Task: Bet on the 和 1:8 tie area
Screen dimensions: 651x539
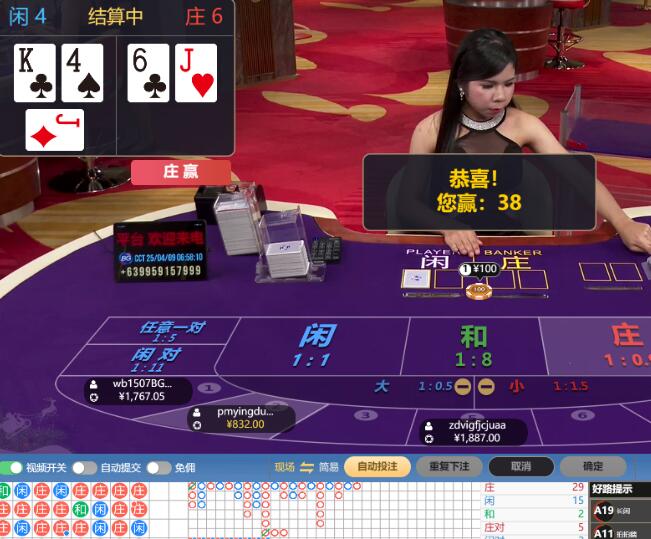Action: click(473, 345)
